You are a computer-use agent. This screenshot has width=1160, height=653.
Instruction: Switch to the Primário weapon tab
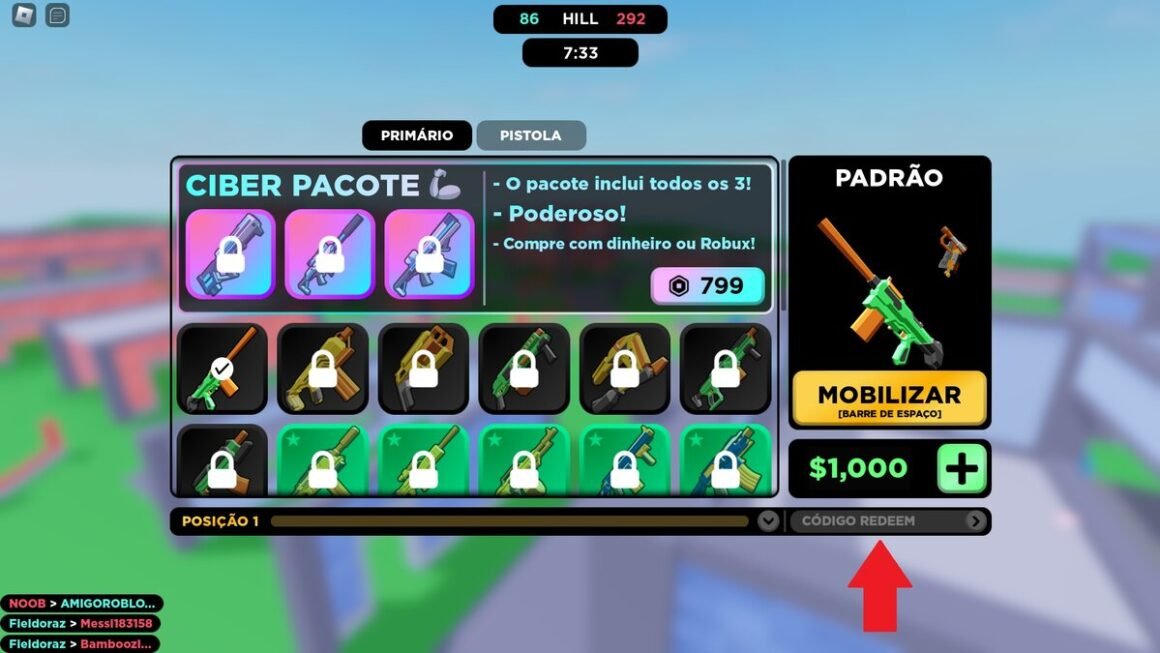pyautogui.click(x=416, y=135)
